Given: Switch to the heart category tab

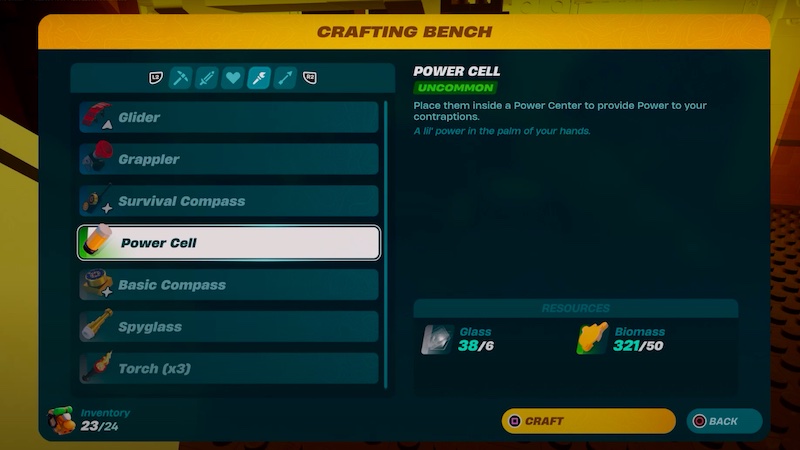Looking at the screenshot, I should click(x=232, y=78).
